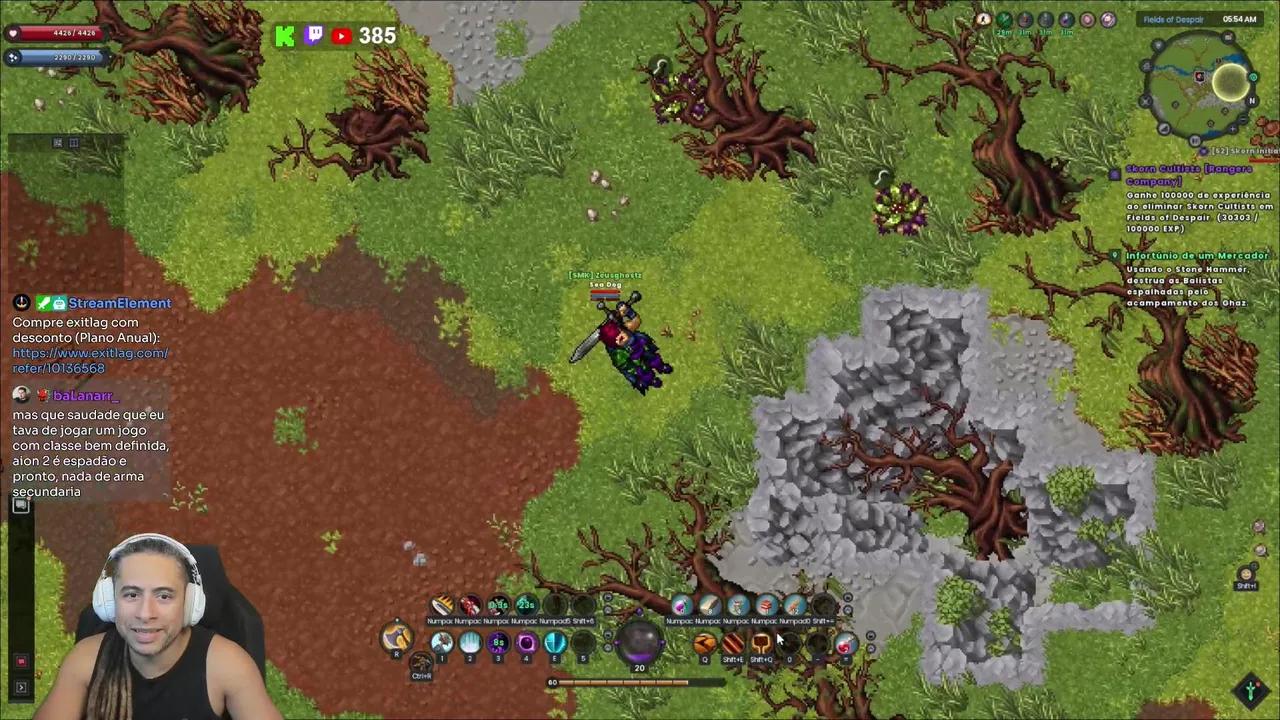
Task: Open the minimap options at its bottom edge
Action: click(x=1193, y=140)
